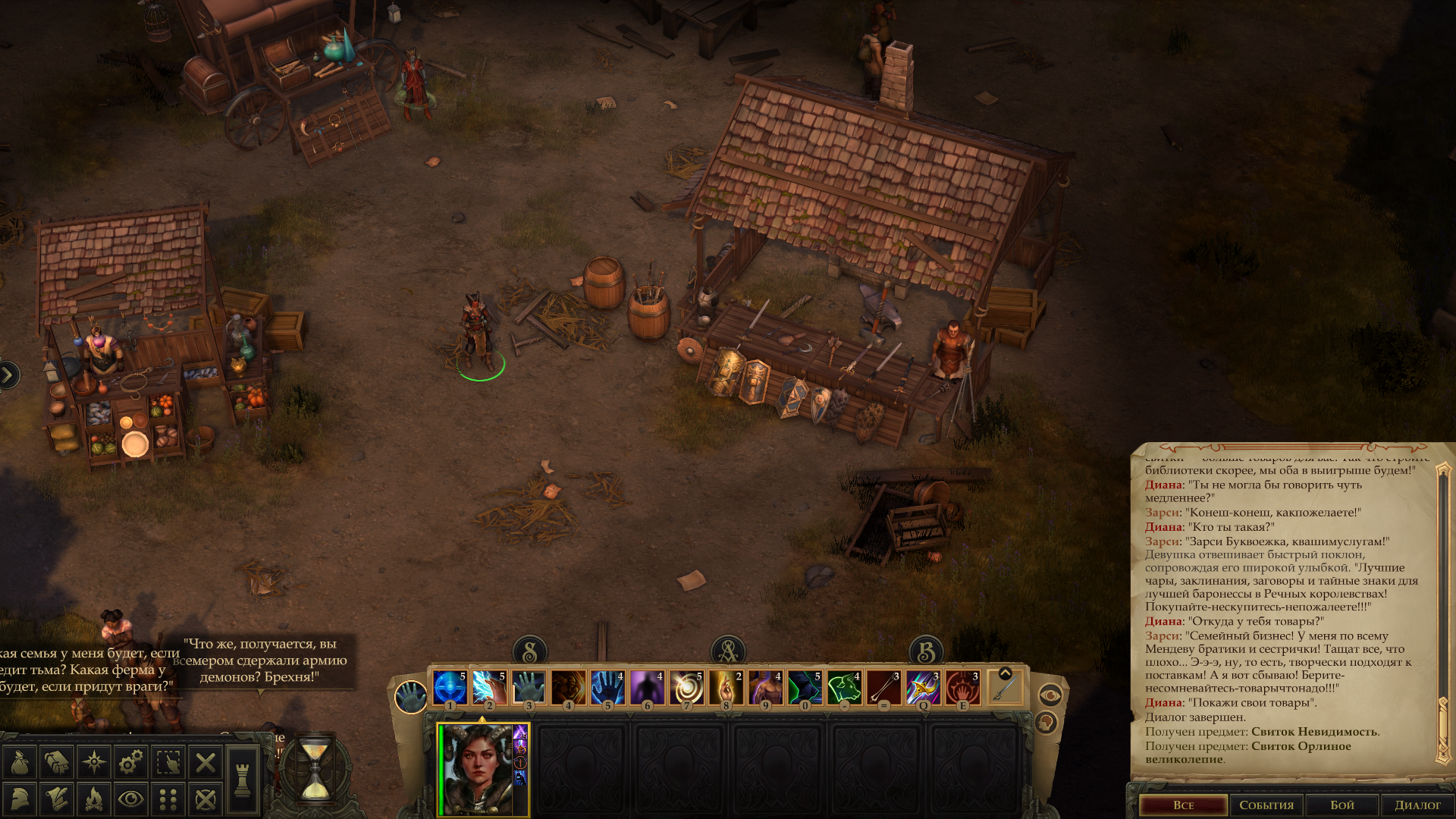Open the map with the compass star icon
Image resolution: width=1456 pixels, height=819 pixels.
(x=94, y=762)
